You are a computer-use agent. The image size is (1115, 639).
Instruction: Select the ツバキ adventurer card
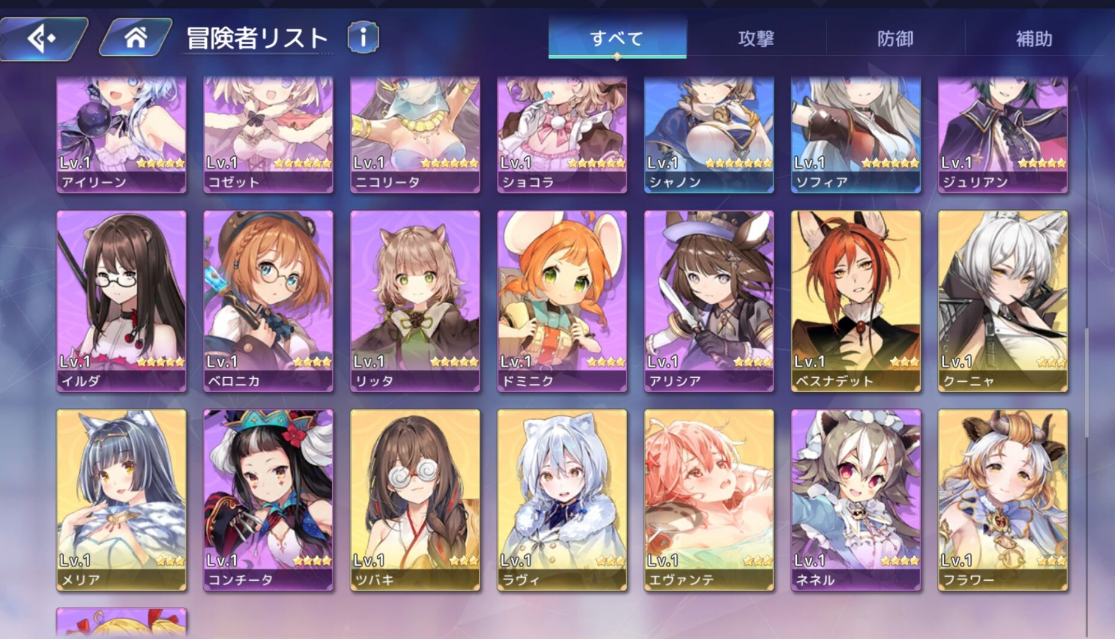(415, 499)
